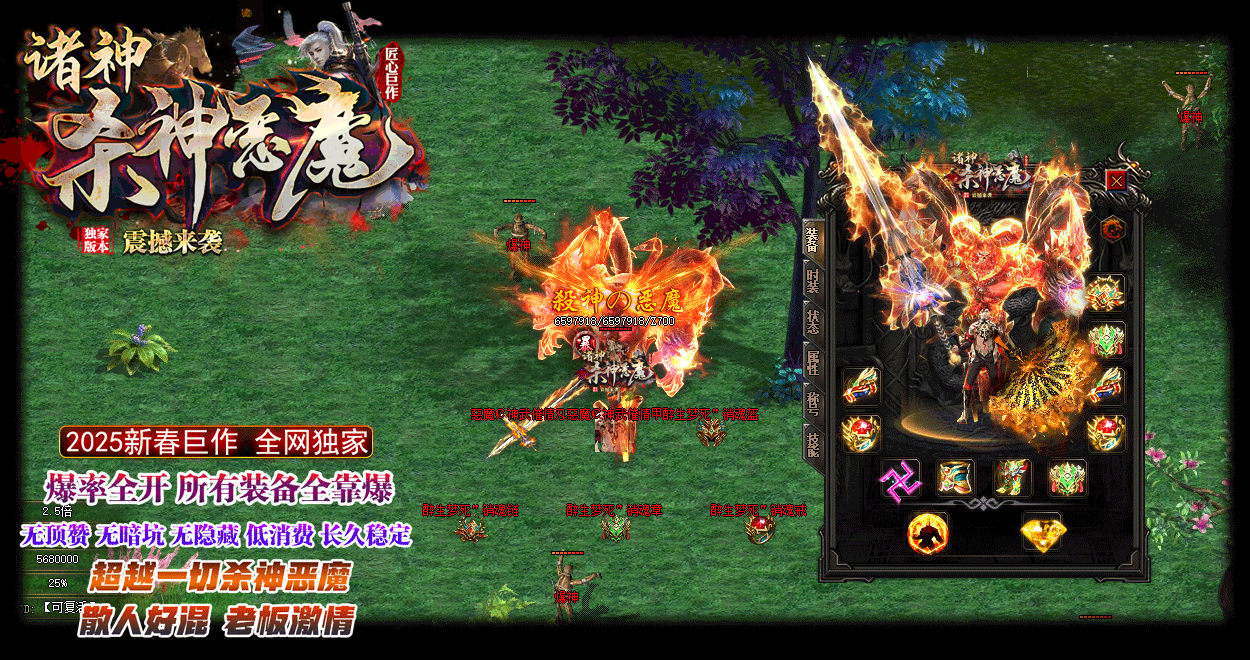Choose the golden belt equipment slot

click(x=956, y=478)
